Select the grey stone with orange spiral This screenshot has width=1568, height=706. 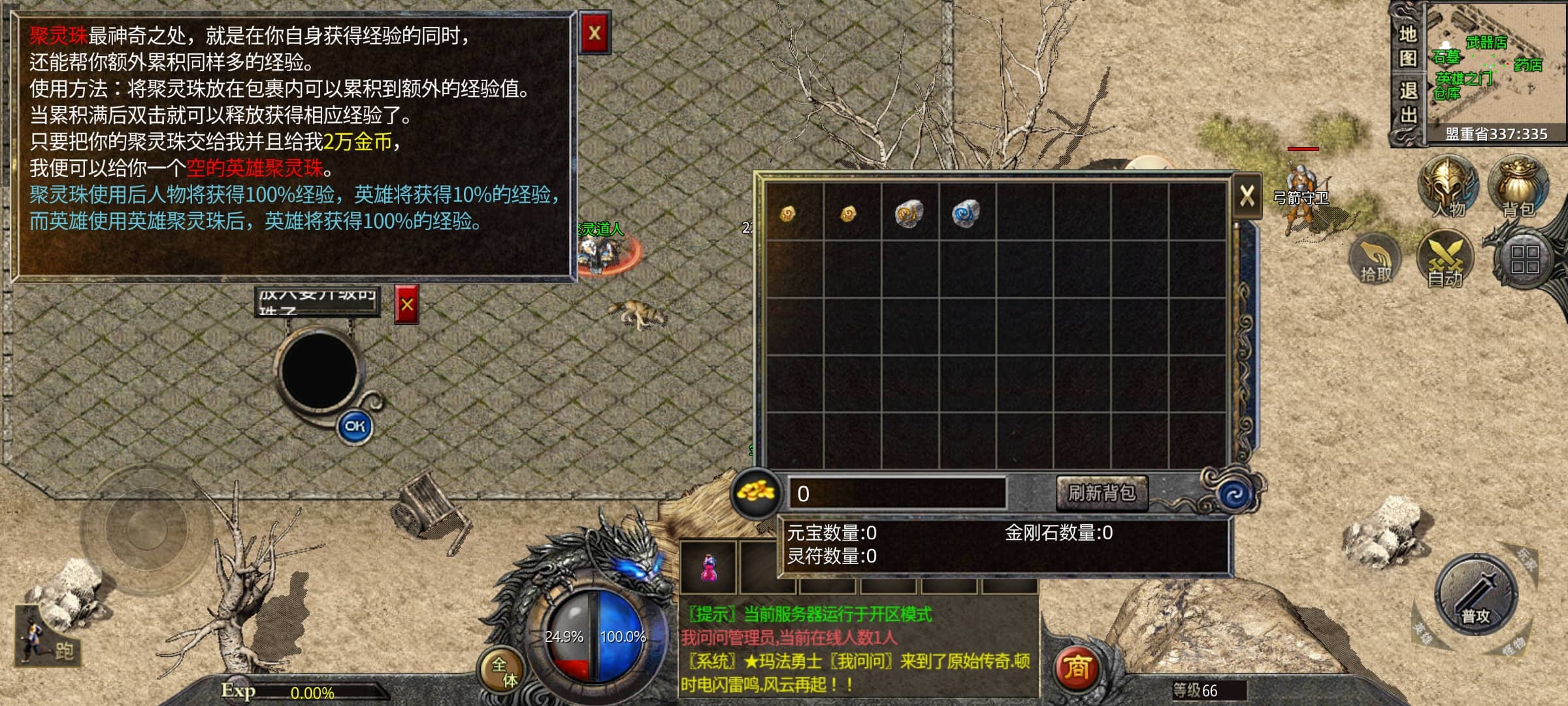click(909, 213)
